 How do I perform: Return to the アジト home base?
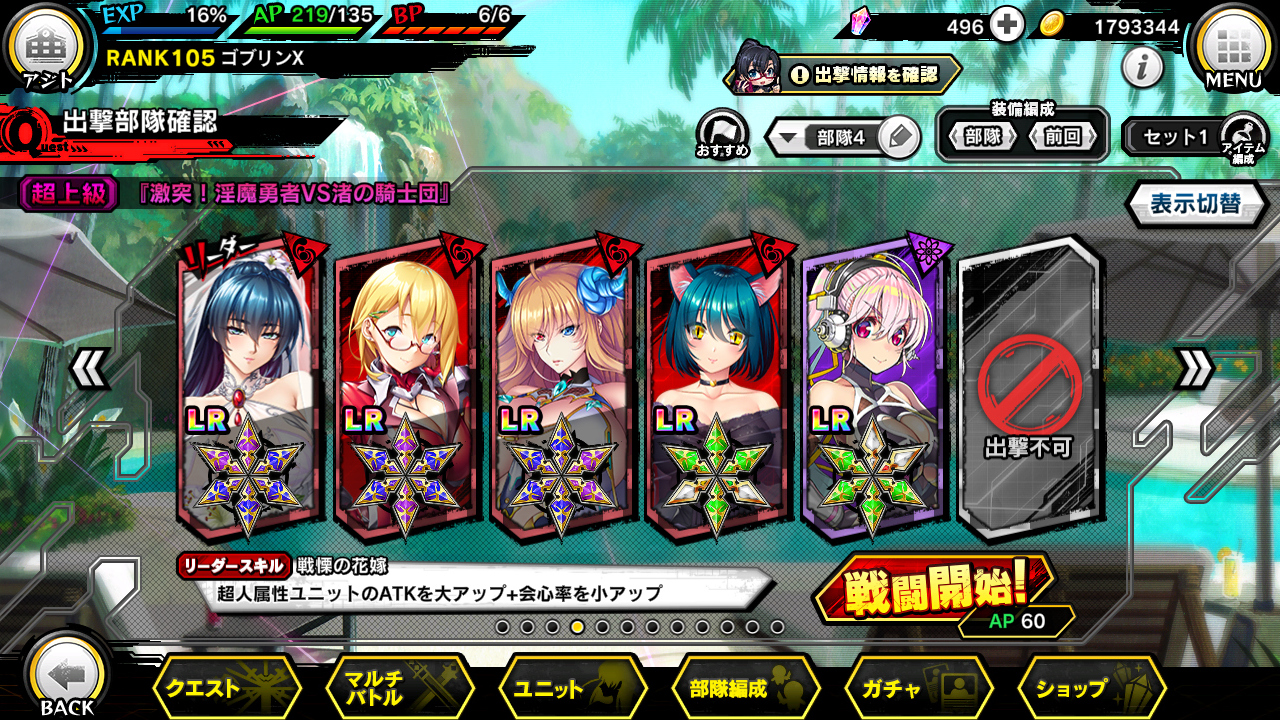(46, 48)
